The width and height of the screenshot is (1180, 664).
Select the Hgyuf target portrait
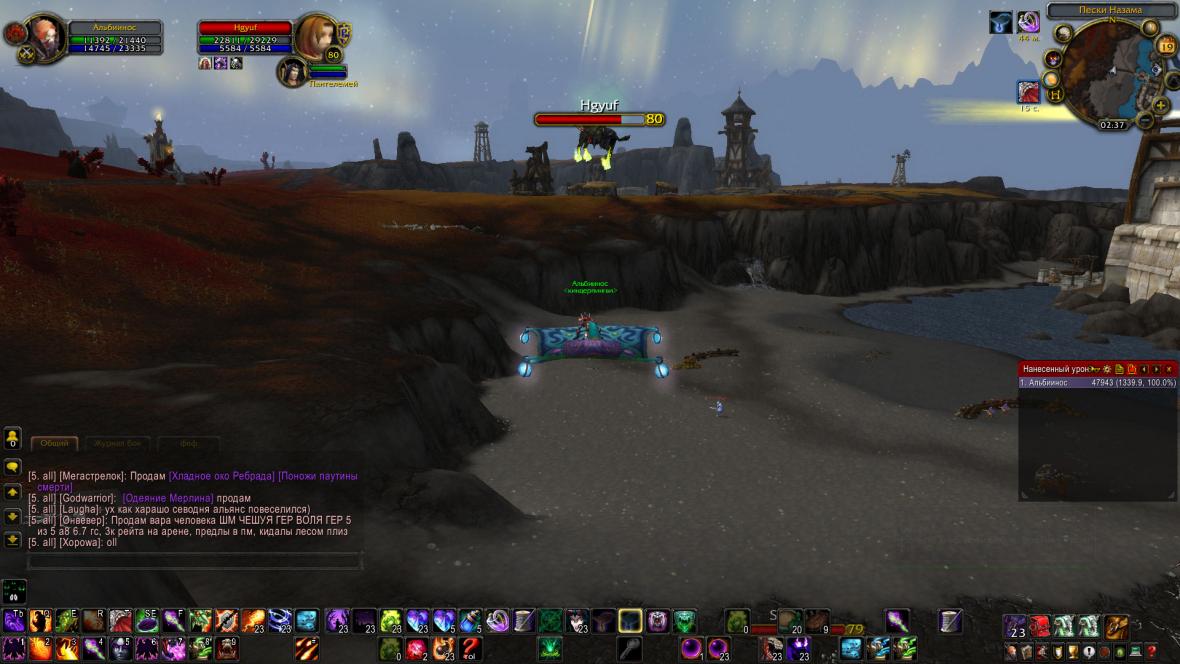[313, 37]
